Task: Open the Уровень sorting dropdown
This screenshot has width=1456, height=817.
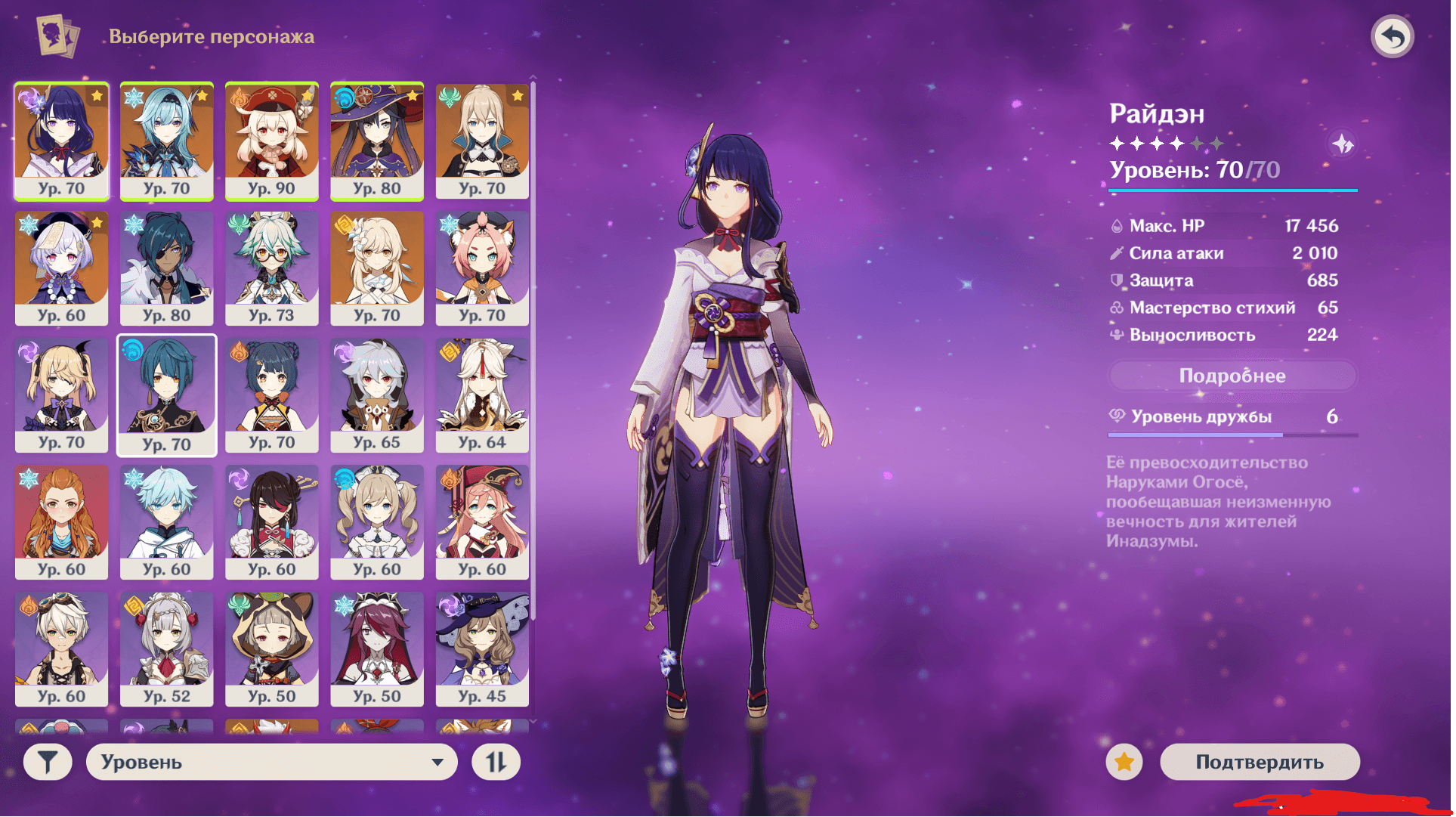Action: point(272,762)
